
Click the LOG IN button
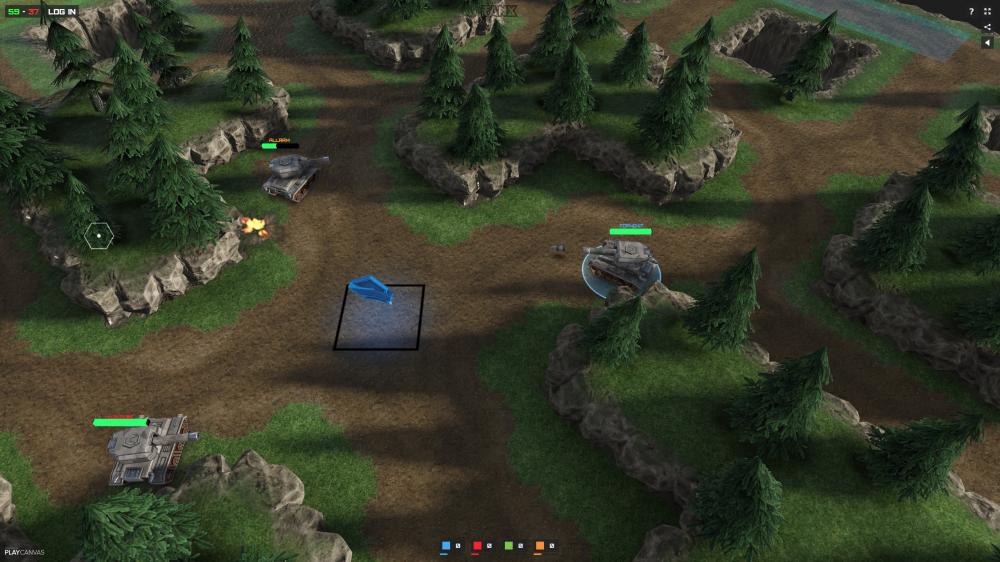click(x=62, y=11)
